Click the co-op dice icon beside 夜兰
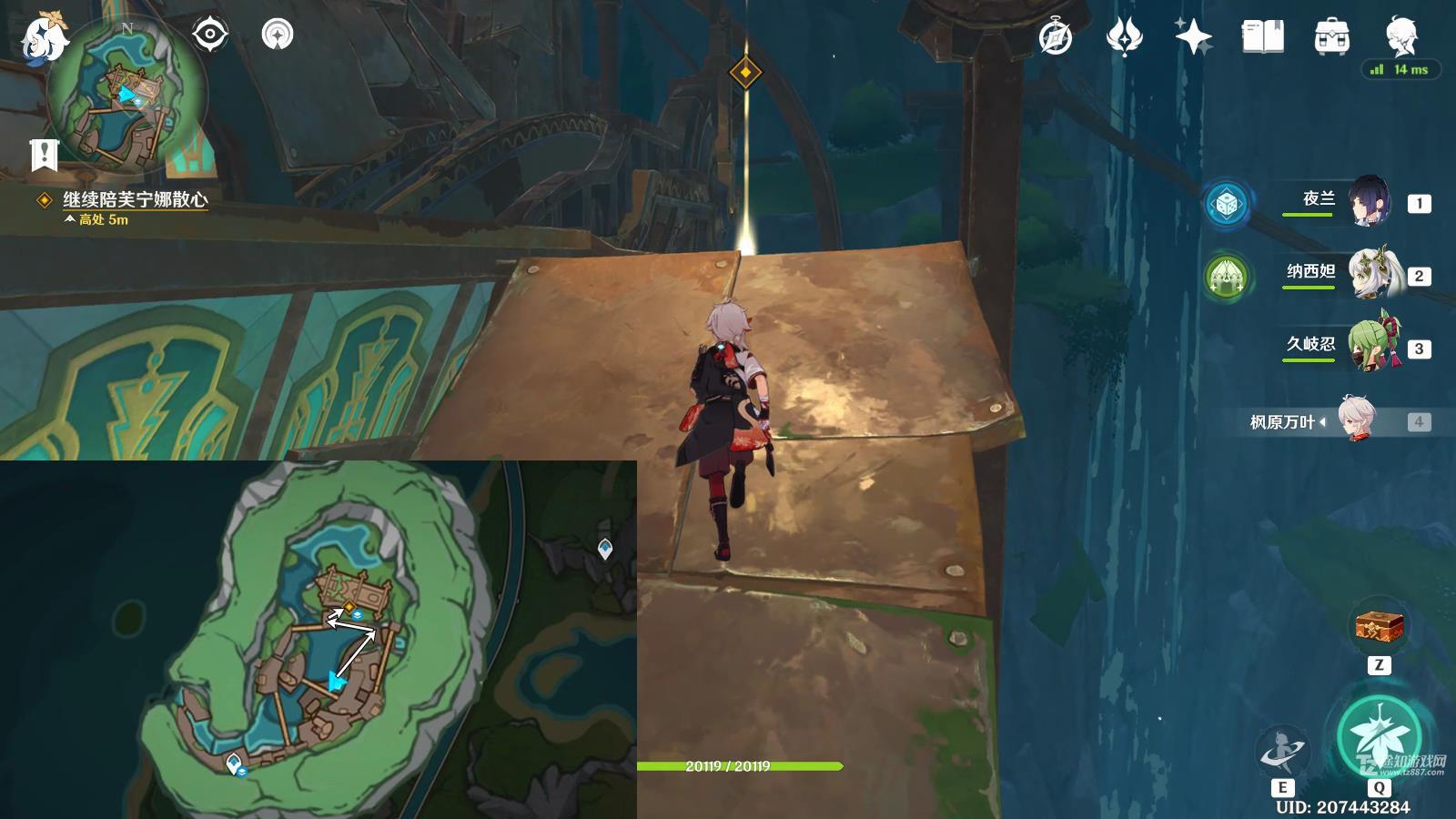This screenshot has height=819, width=1456. 1226,204
